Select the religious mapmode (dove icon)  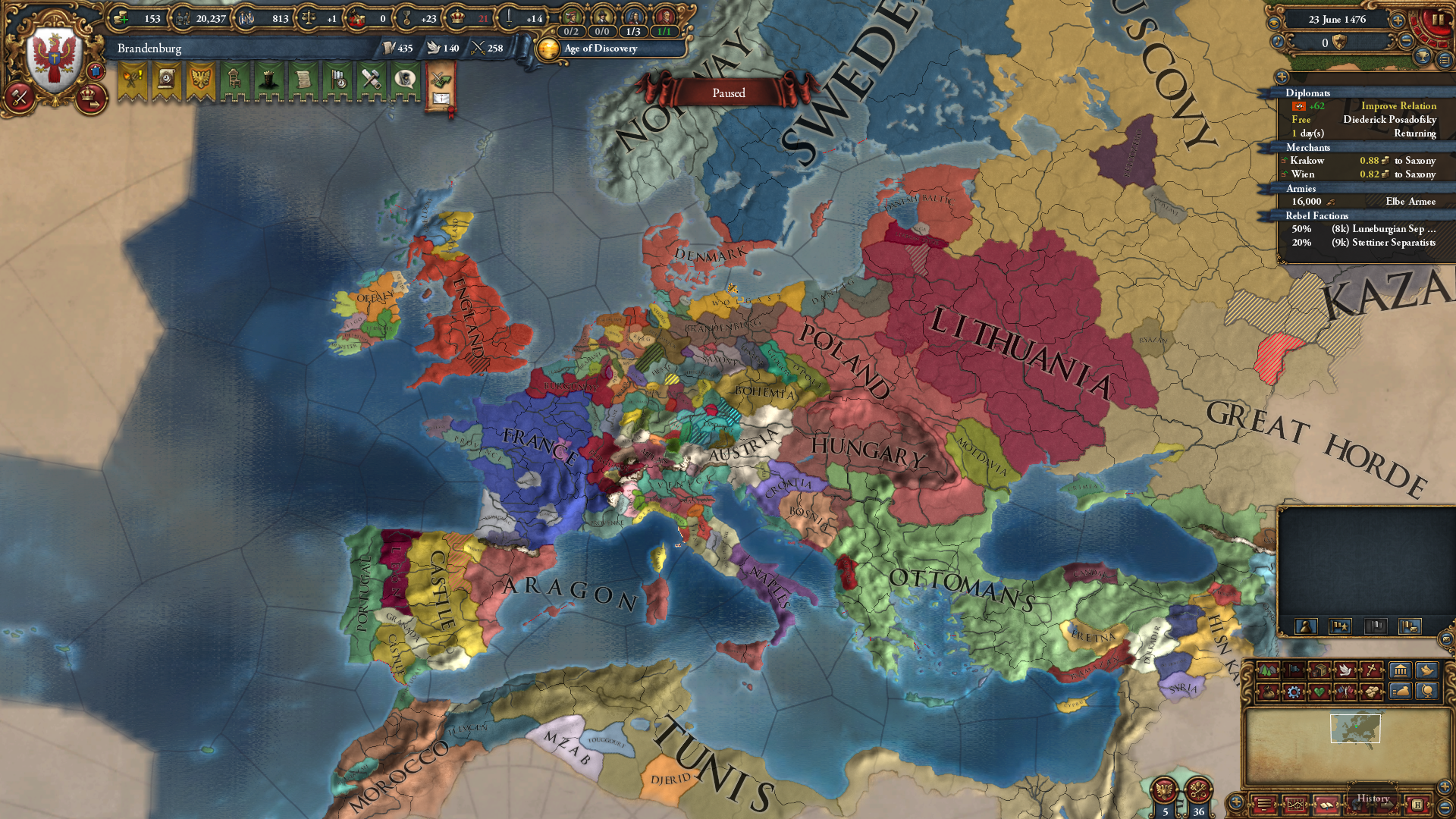click(x=1345, y=670)
